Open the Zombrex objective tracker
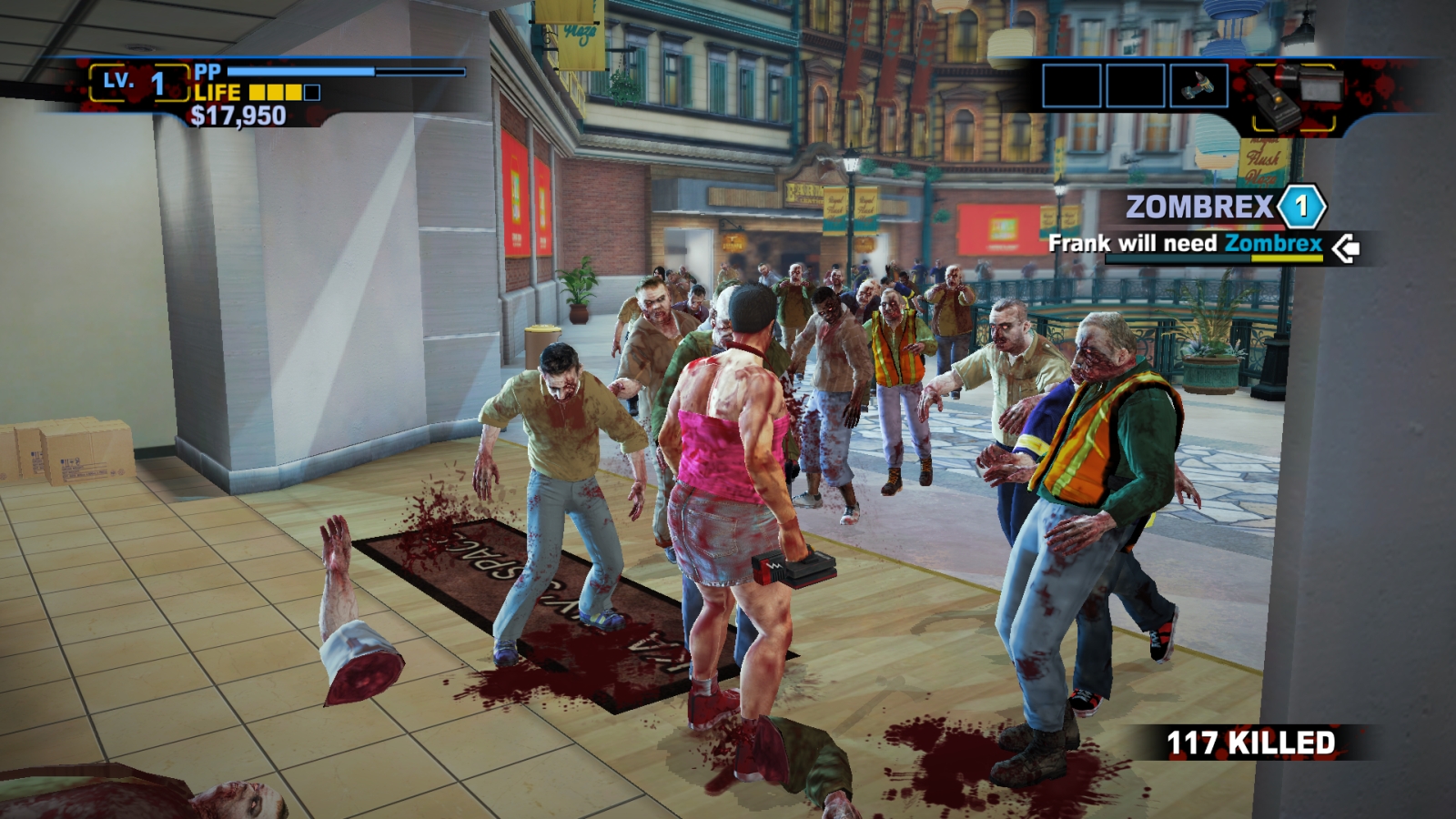Image resolution: width=1456 pixels, height=819 pixels. (1198, 207)
